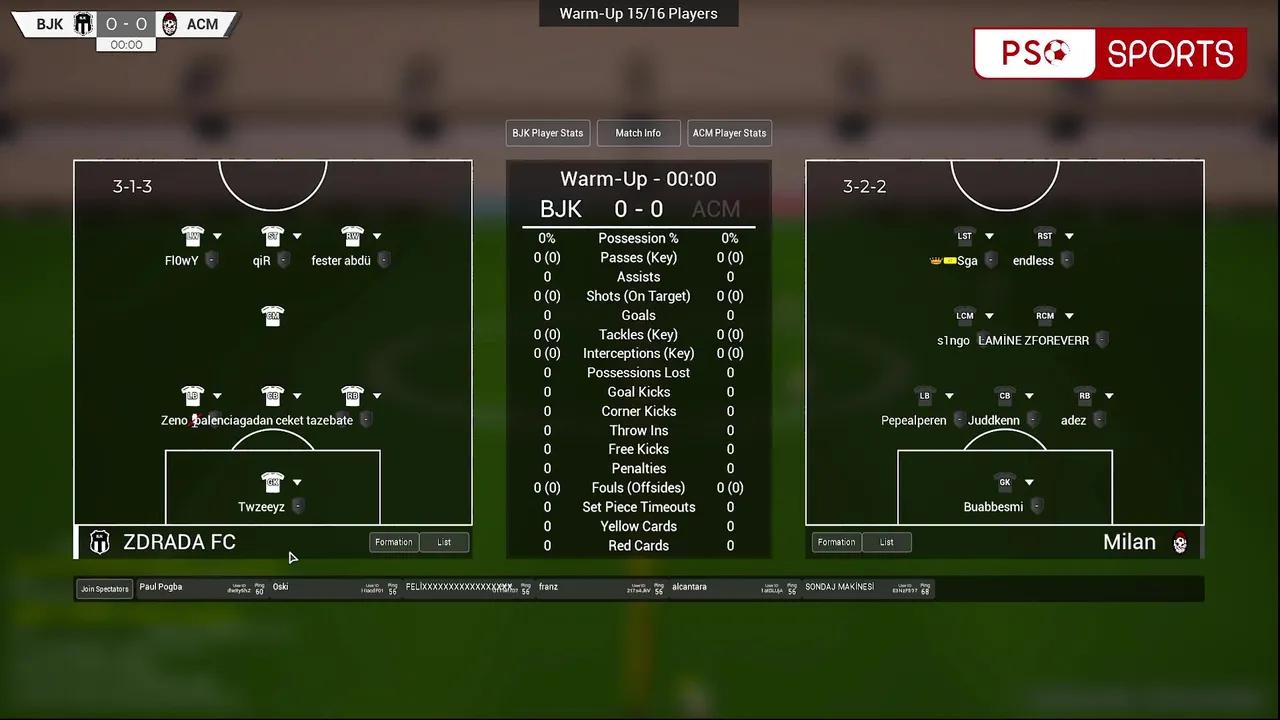Click Milan's Formation button

(836, 542)
